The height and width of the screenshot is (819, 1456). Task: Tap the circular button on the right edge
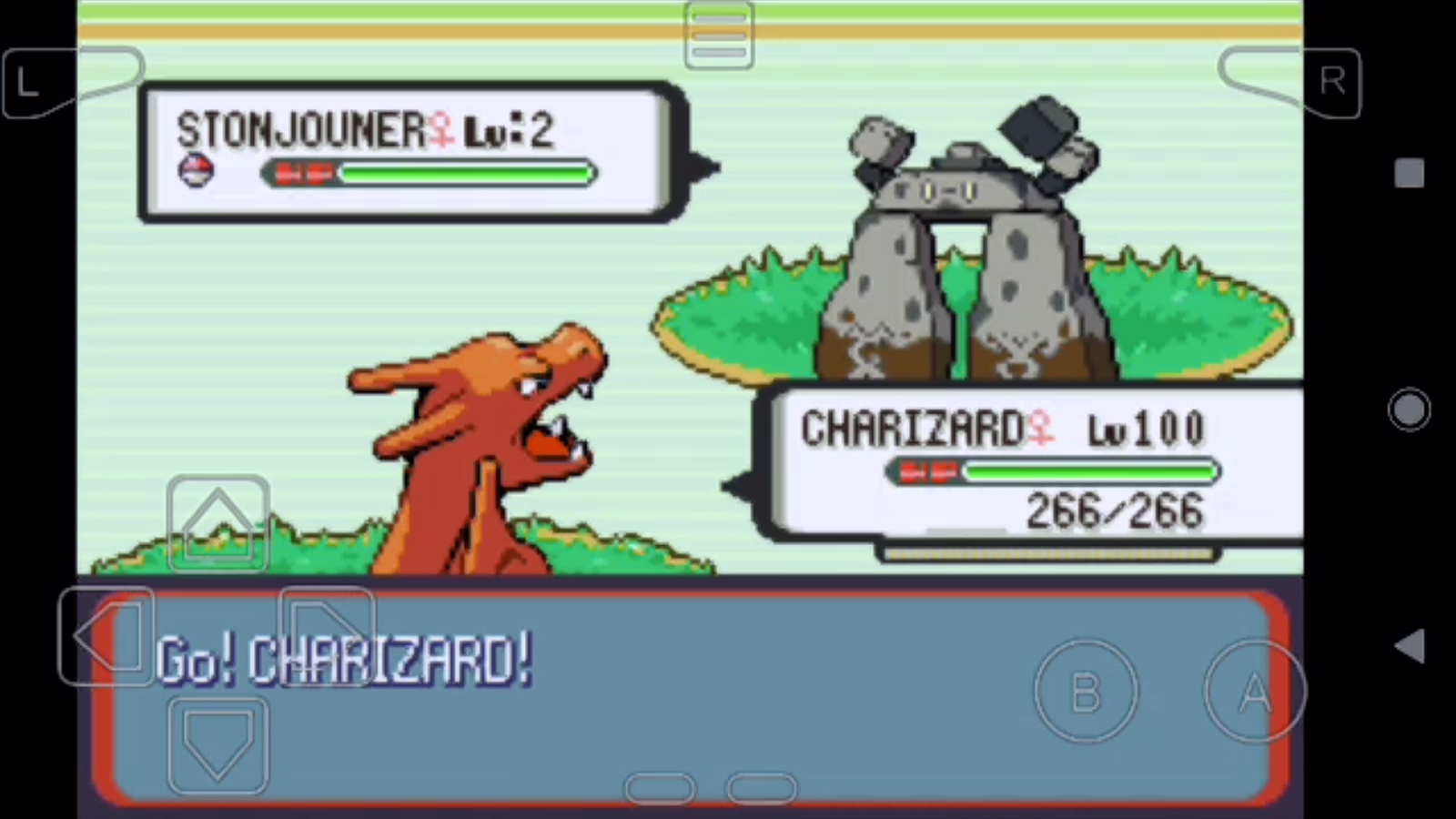tap(1410, 409)
